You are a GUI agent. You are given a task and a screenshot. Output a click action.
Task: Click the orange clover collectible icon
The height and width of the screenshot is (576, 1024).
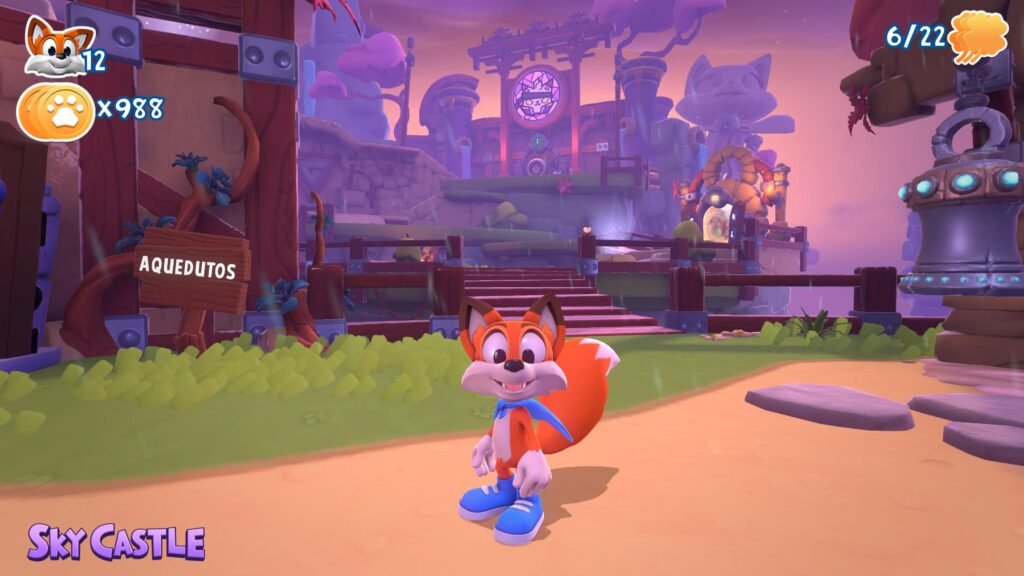977,37
